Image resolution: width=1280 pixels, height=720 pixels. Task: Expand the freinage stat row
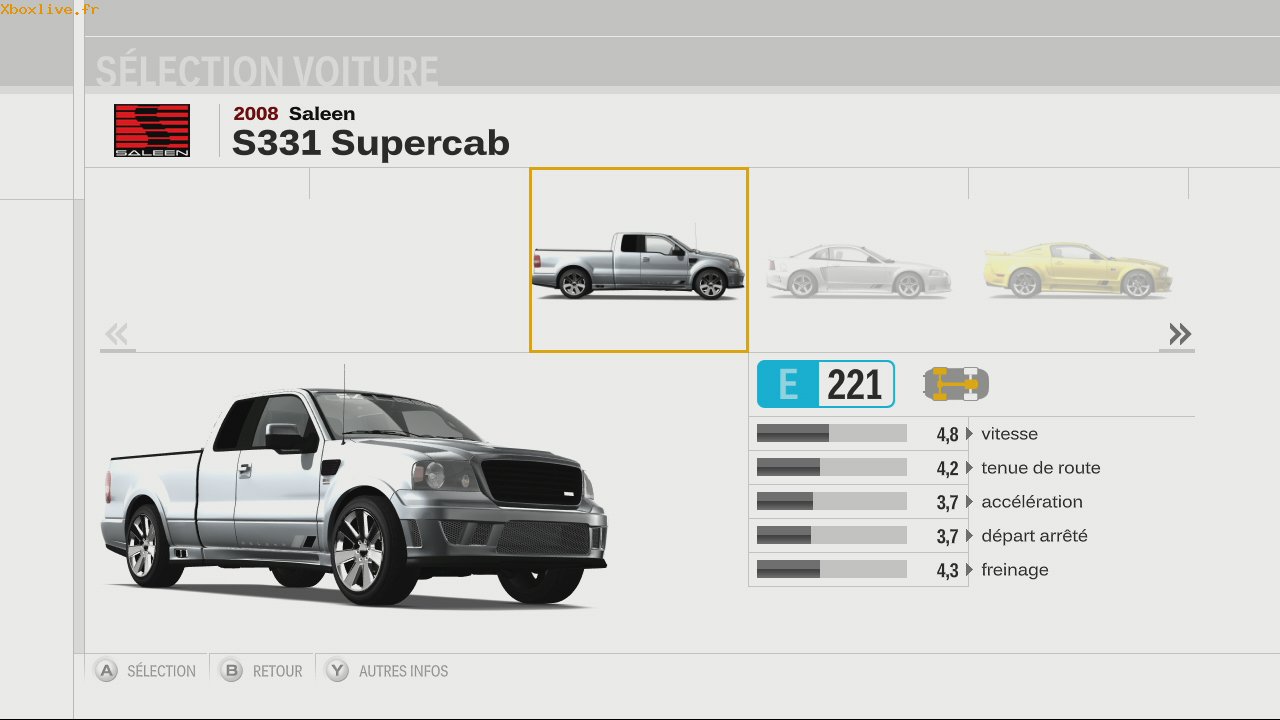click(969, 570)
